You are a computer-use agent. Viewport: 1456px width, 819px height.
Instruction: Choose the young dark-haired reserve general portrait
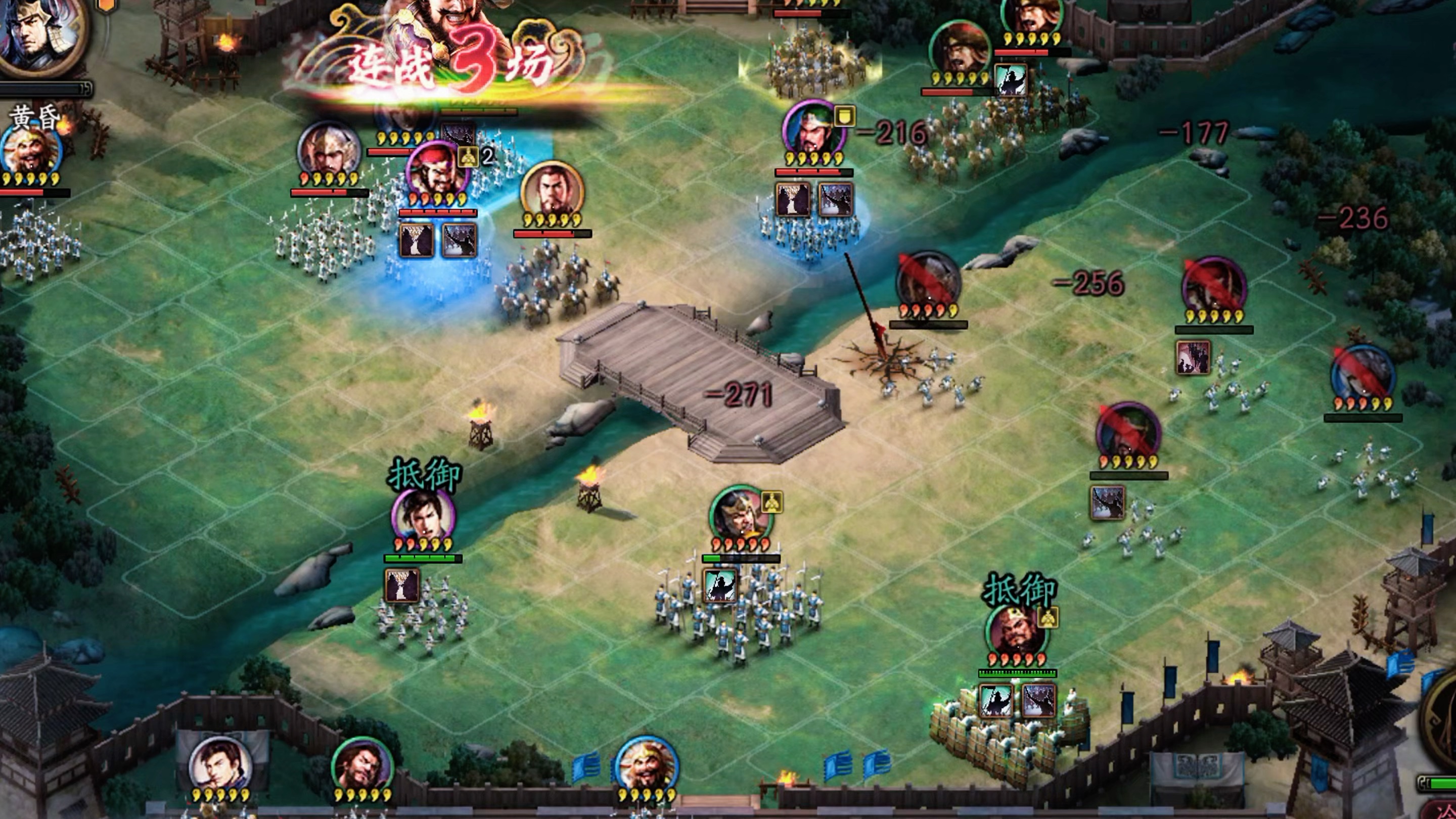pyautogui.click(x=221, y=766)
